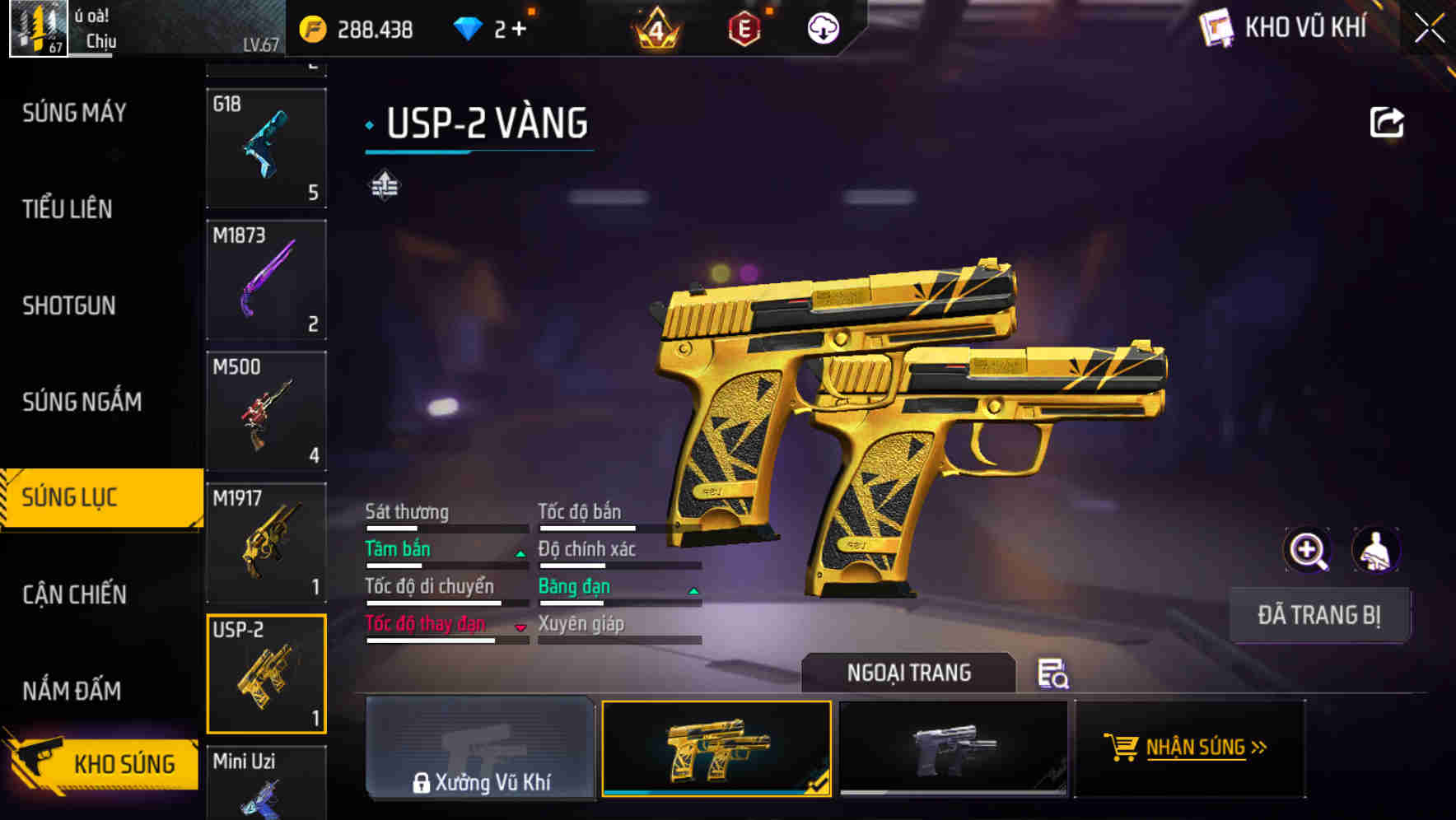Open the level 4 crown rank badge
This screenshot has width=1456, height=820.
click(655, 28)
